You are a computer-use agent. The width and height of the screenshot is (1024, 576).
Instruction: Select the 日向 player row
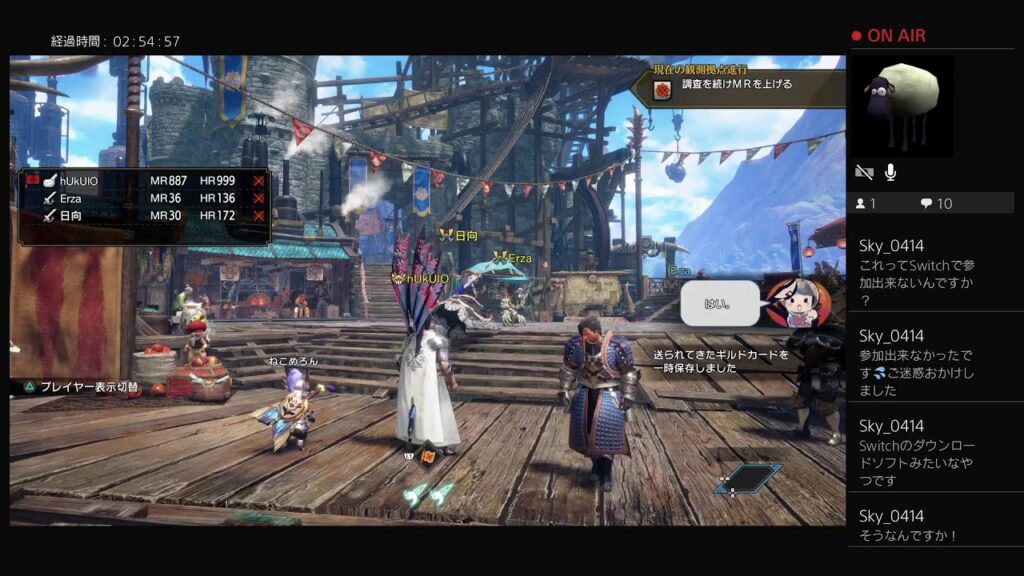click(145, 215)
